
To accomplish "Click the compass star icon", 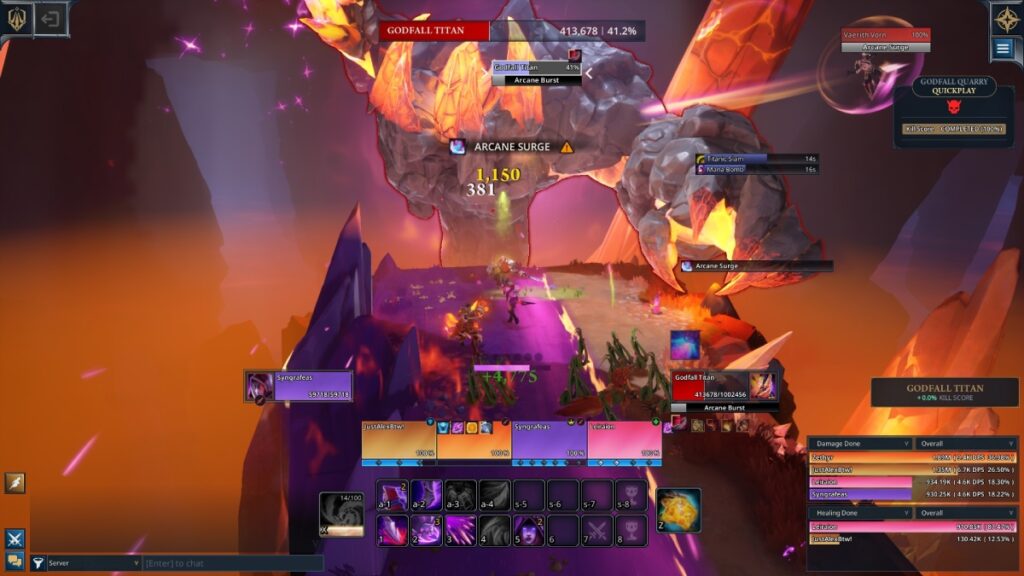I will point(1006,17).
